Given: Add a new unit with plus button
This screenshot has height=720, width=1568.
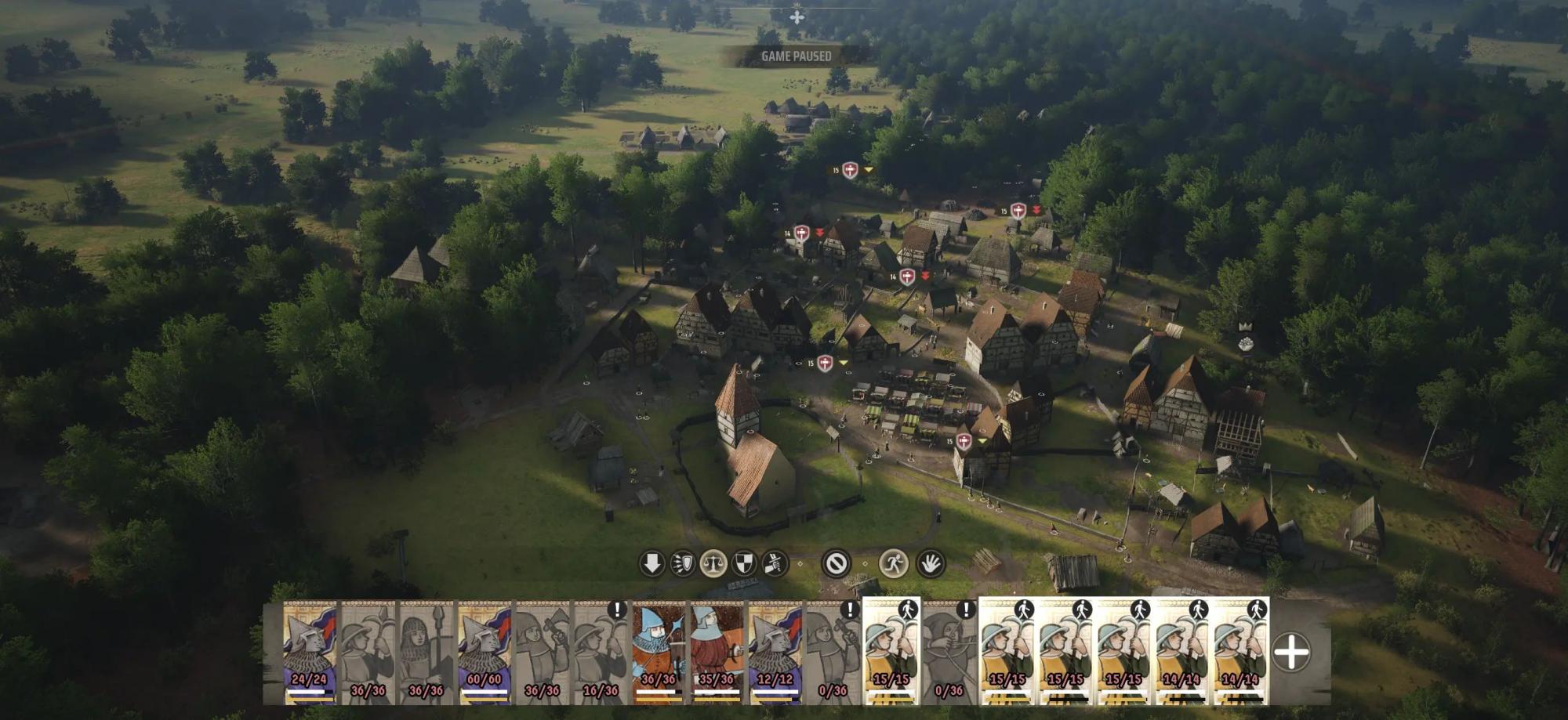Looking at the screenshot, I should point(1291,652).
